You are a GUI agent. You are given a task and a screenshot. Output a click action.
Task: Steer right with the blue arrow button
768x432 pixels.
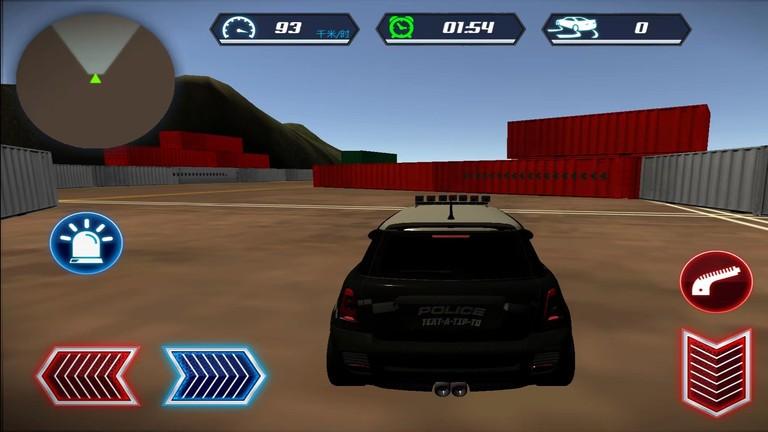(214, 376)
